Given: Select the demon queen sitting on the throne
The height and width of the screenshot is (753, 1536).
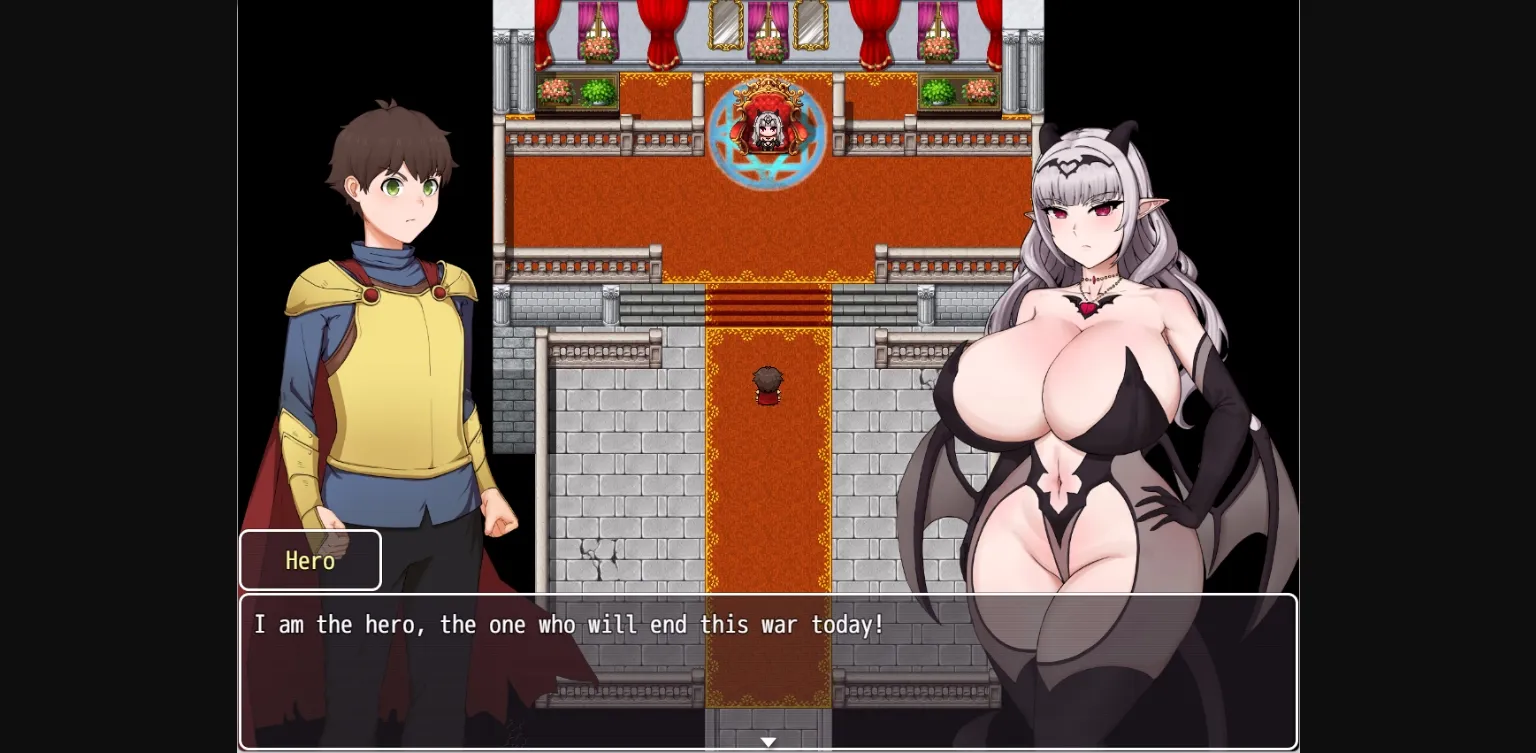Looking at the screenshot, I should pyautogui.click(x=768, y=128).
